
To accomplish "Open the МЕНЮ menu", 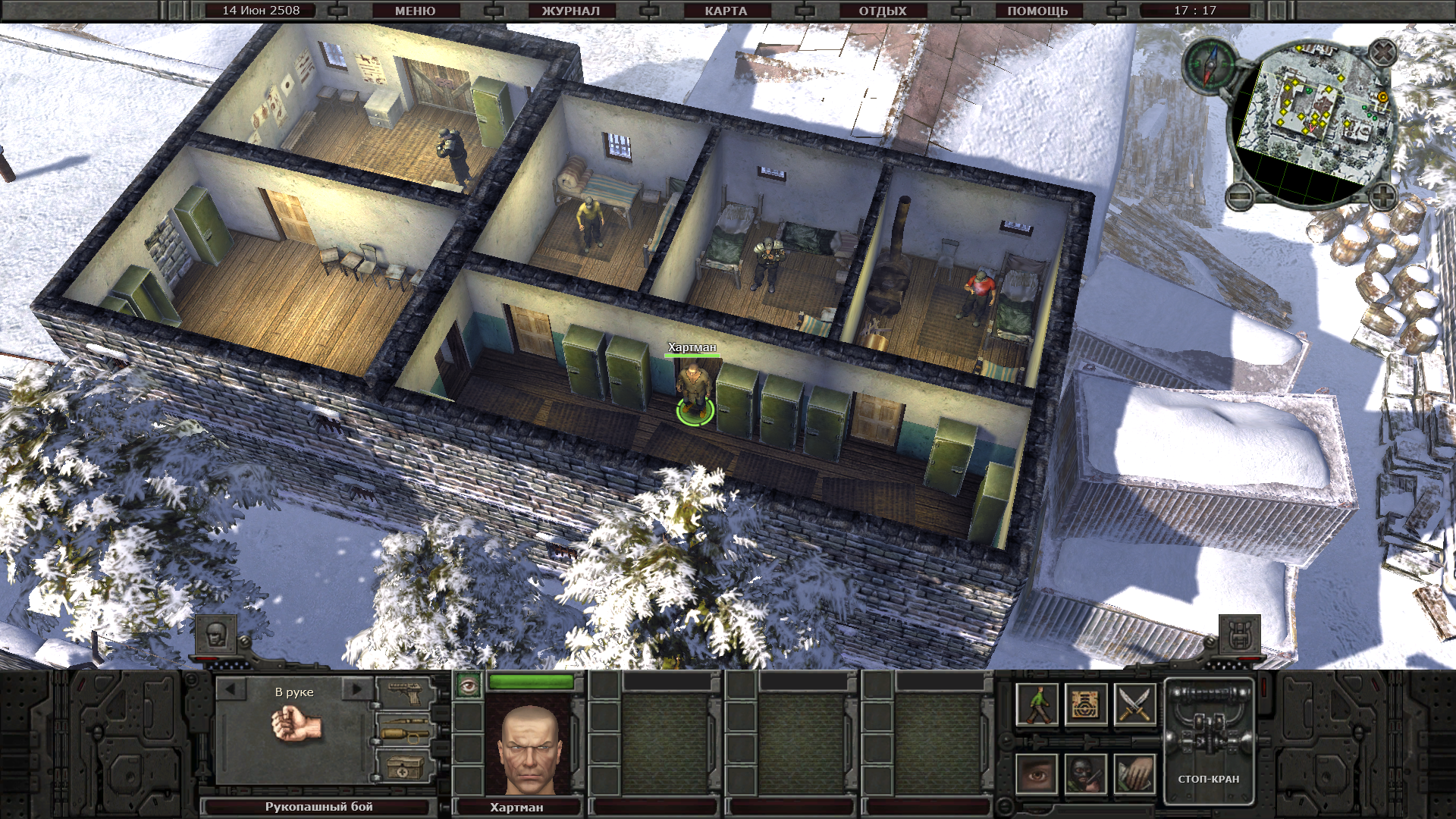I will [415, 11].
